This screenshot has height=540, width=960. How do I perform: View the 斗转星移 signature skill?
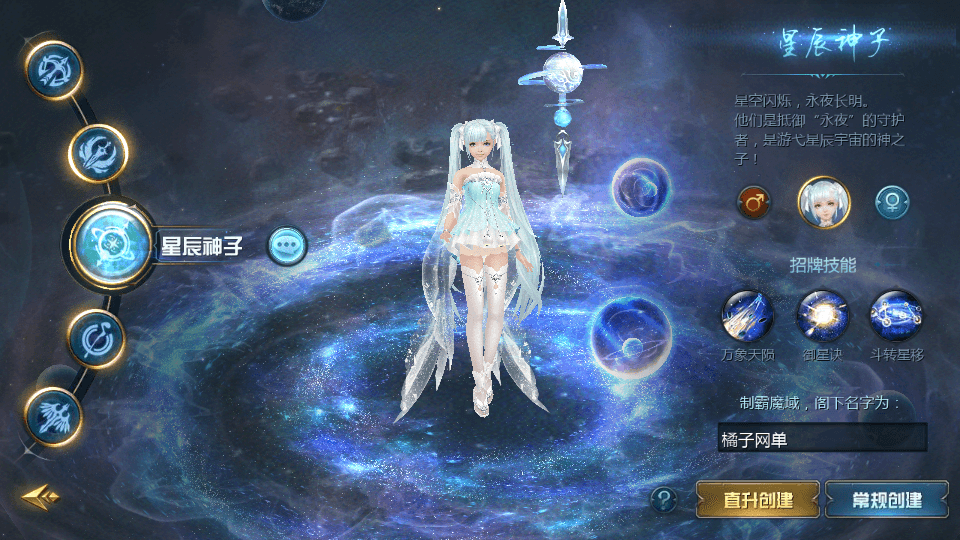pyautogui.click(x=896, y=315)
